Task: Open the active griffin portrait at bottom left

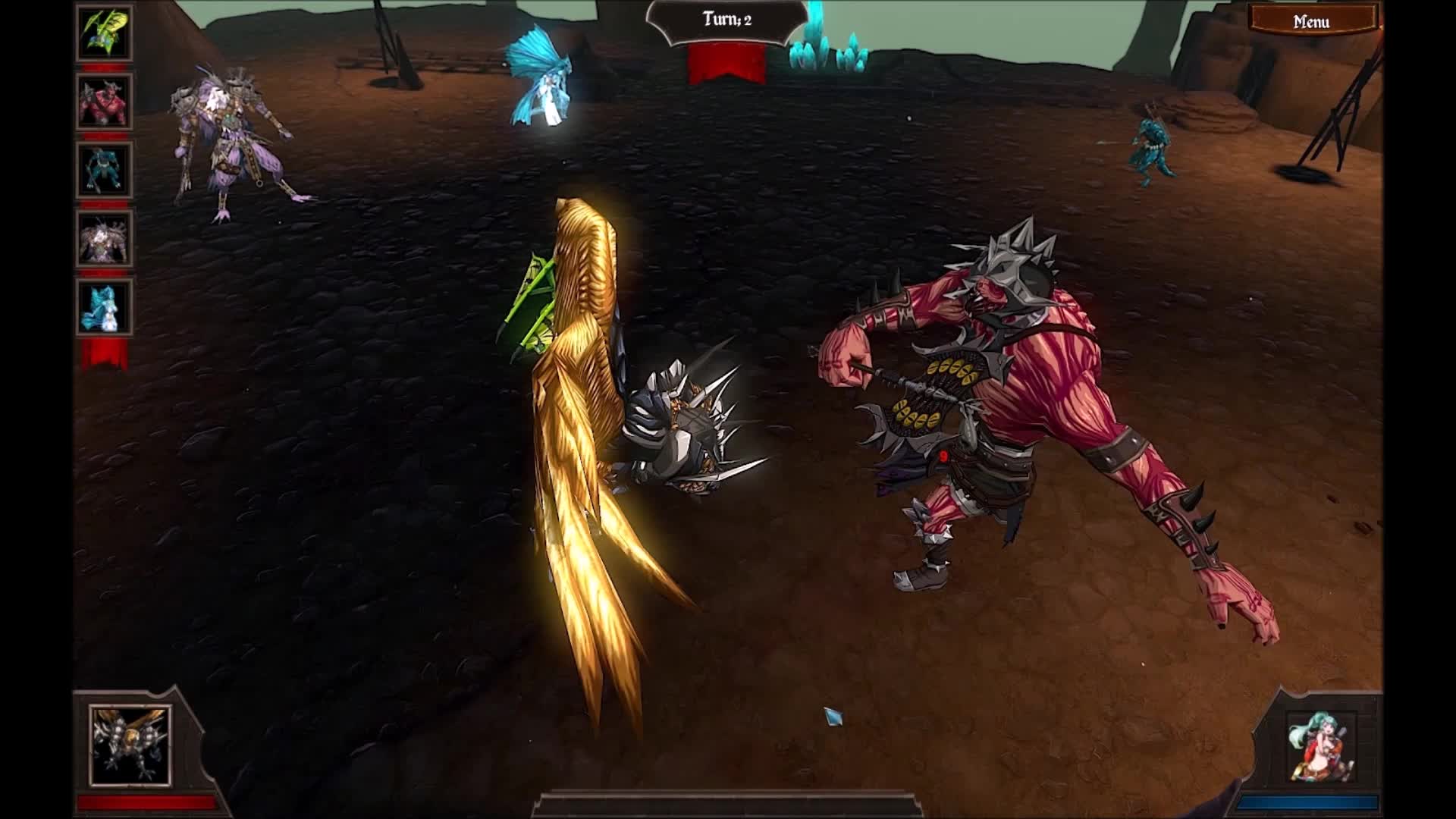Action: coord(129,747)
